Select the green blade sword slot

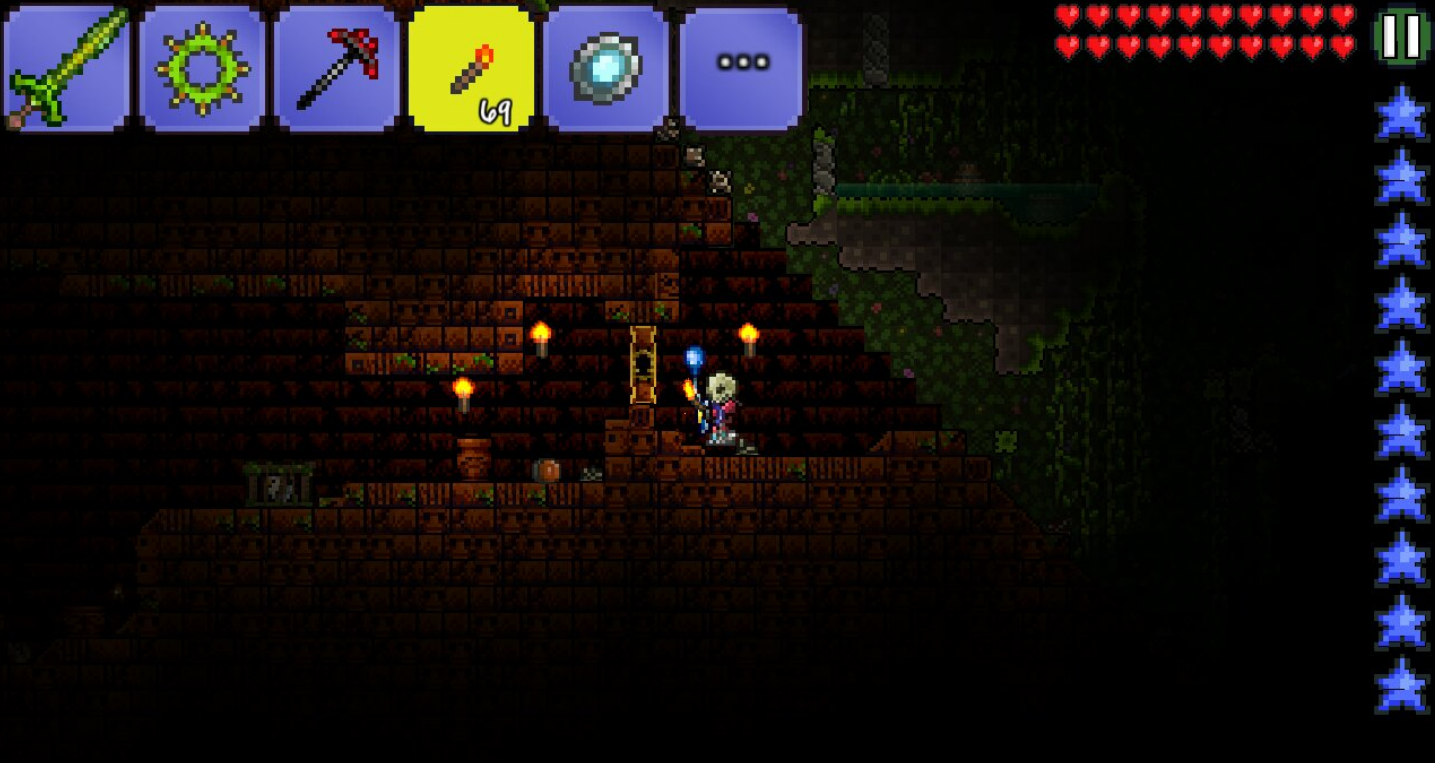click(x=67, y=68)
